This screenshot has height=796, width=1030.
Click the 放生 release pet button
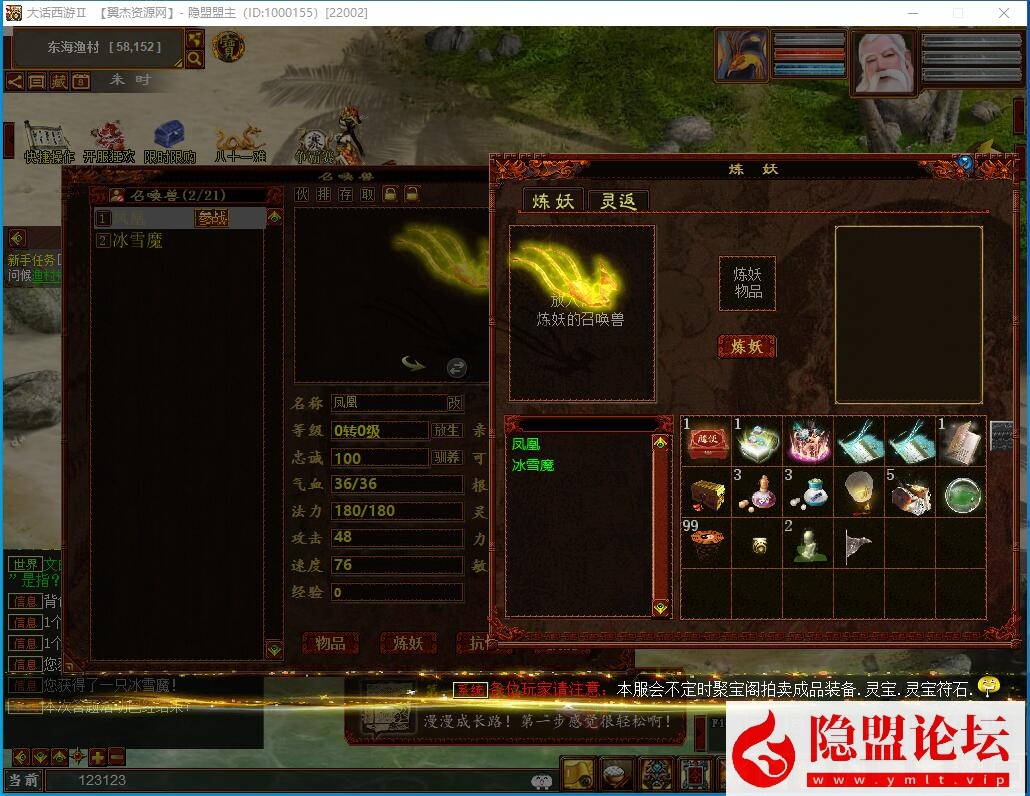coord(446,430)
